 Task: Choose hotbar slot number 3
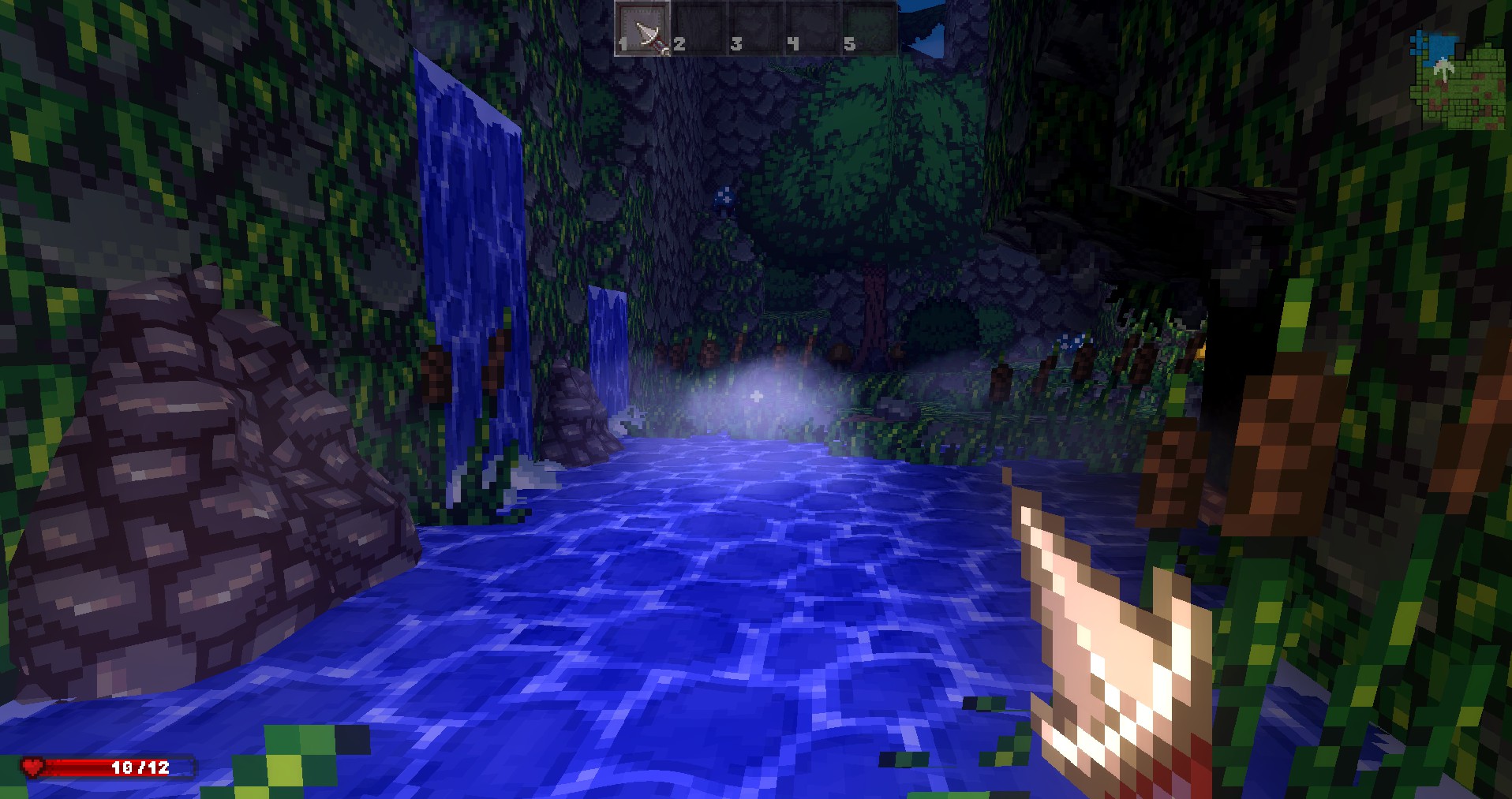pyautogui.click(x=756, y=28)
